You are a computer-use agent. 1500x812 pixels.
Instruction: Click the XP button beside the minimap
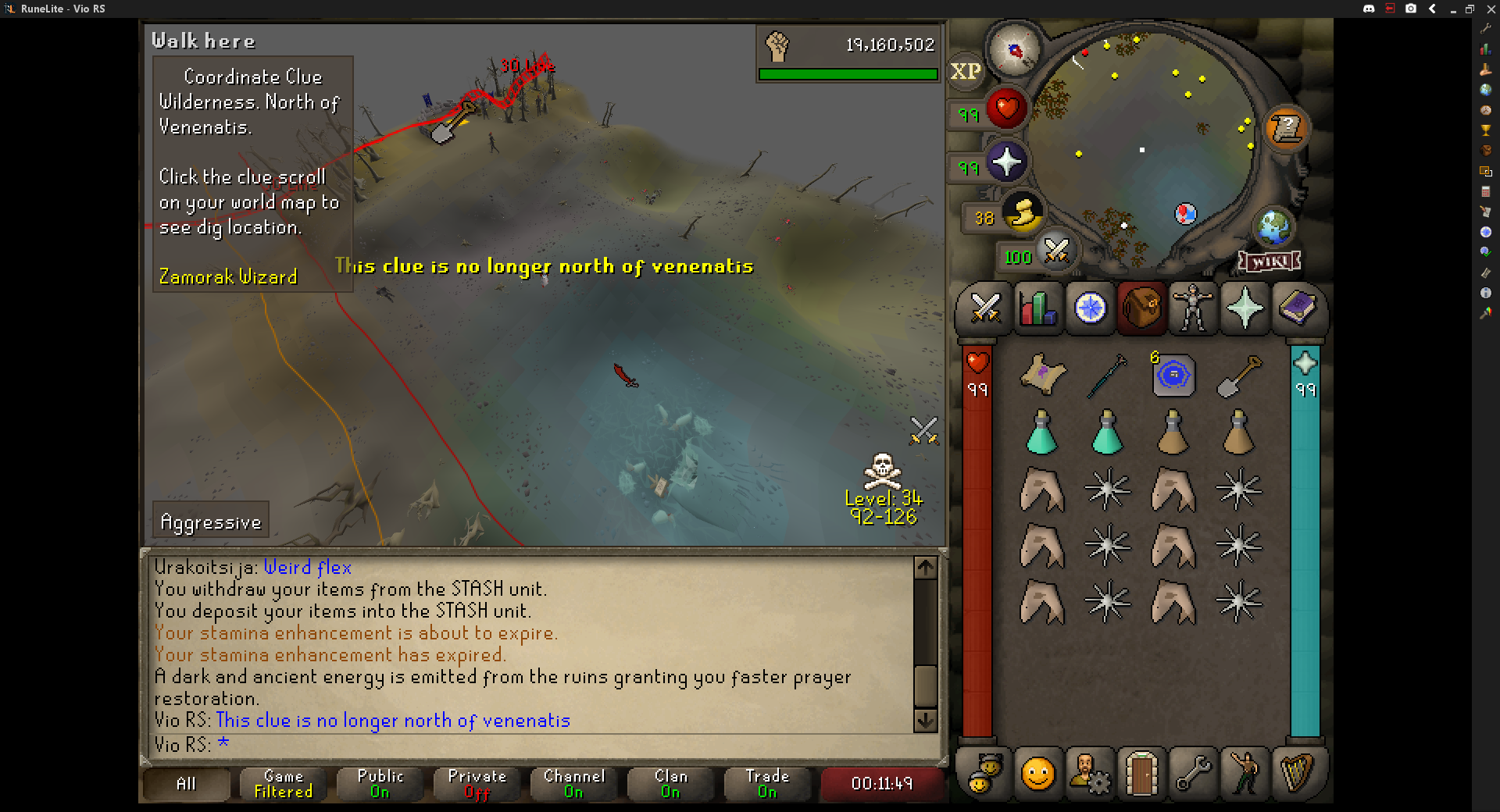pyautogui.click(x=966, y=71)
